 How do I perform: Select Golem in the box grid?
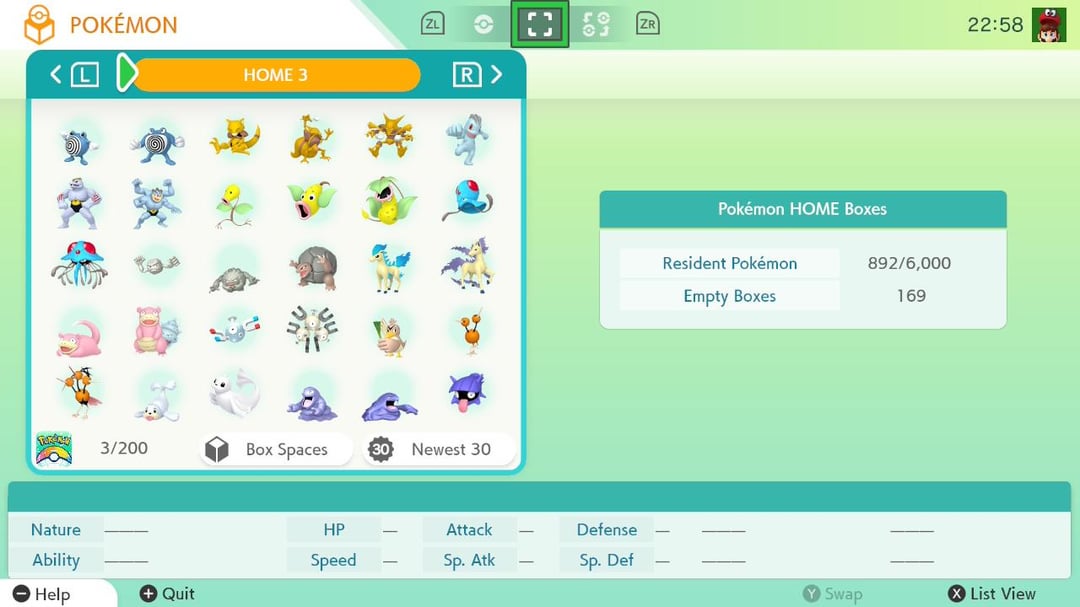(313, 267)
